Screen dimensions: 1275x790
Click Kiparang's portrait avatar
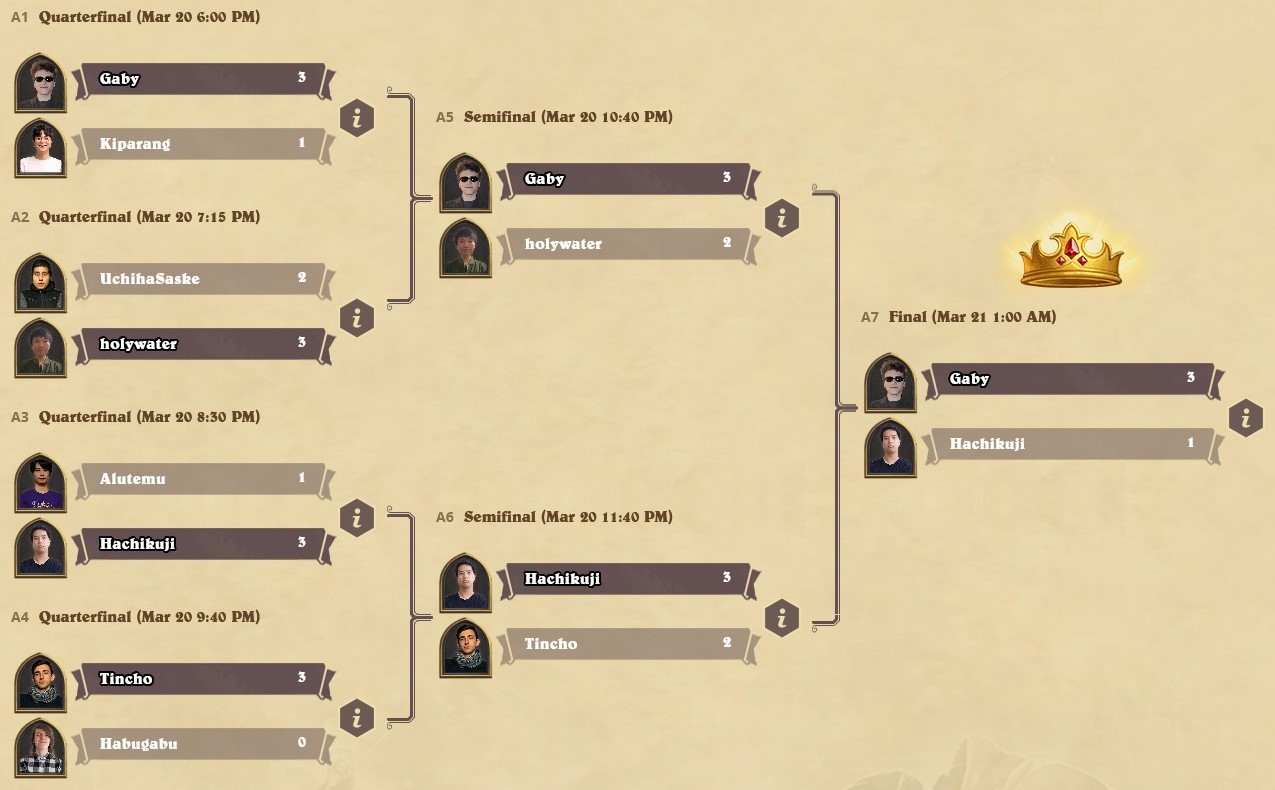41,148
